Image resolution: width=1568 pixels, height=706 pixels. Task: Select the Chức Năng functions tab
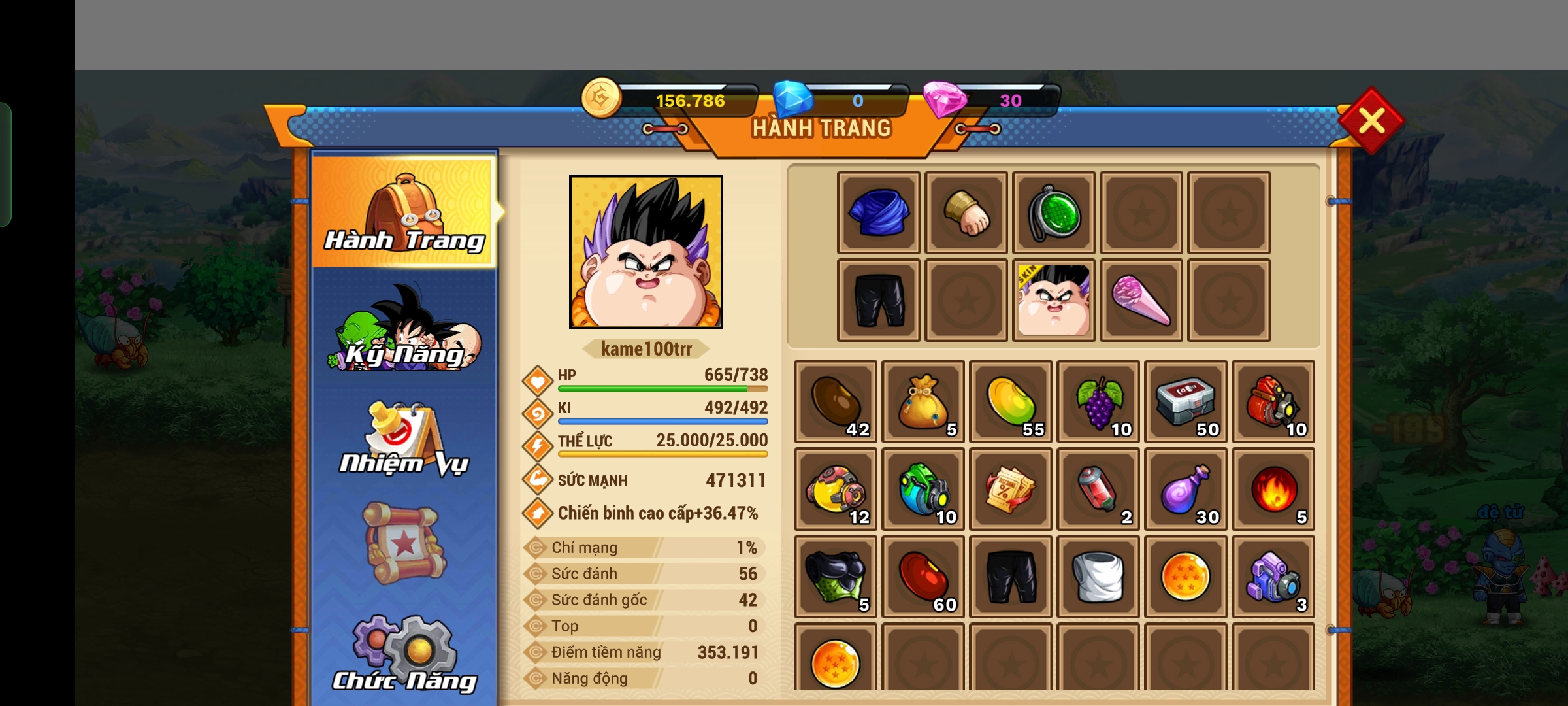(404, 654)
